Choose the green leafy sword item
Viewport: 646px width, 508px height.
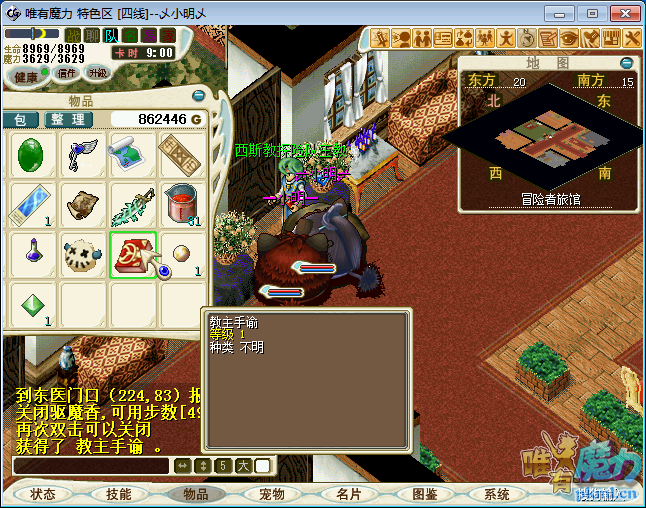click(133, 204)
